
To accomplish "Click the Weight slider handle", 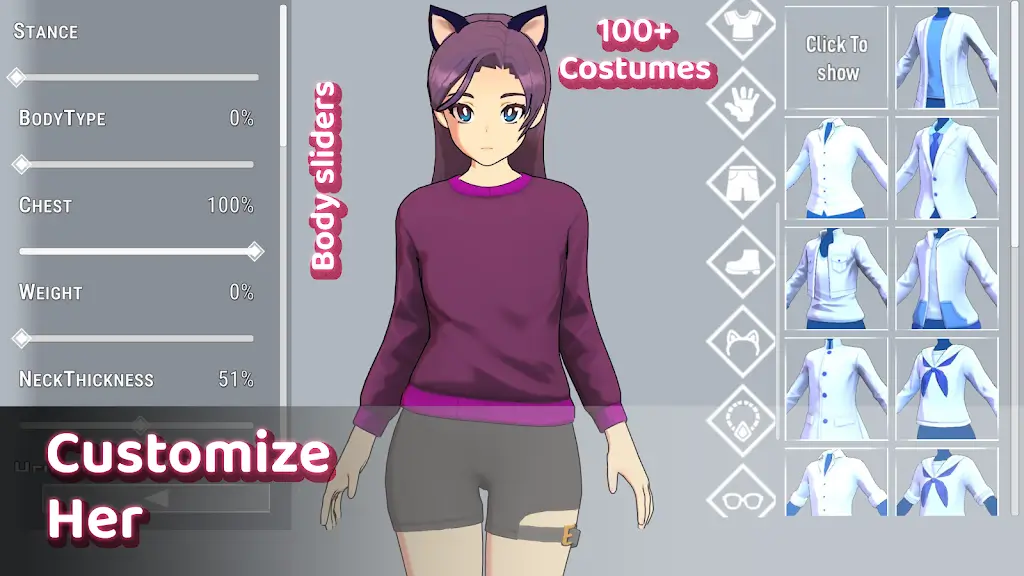I will [x=21, y=338].
